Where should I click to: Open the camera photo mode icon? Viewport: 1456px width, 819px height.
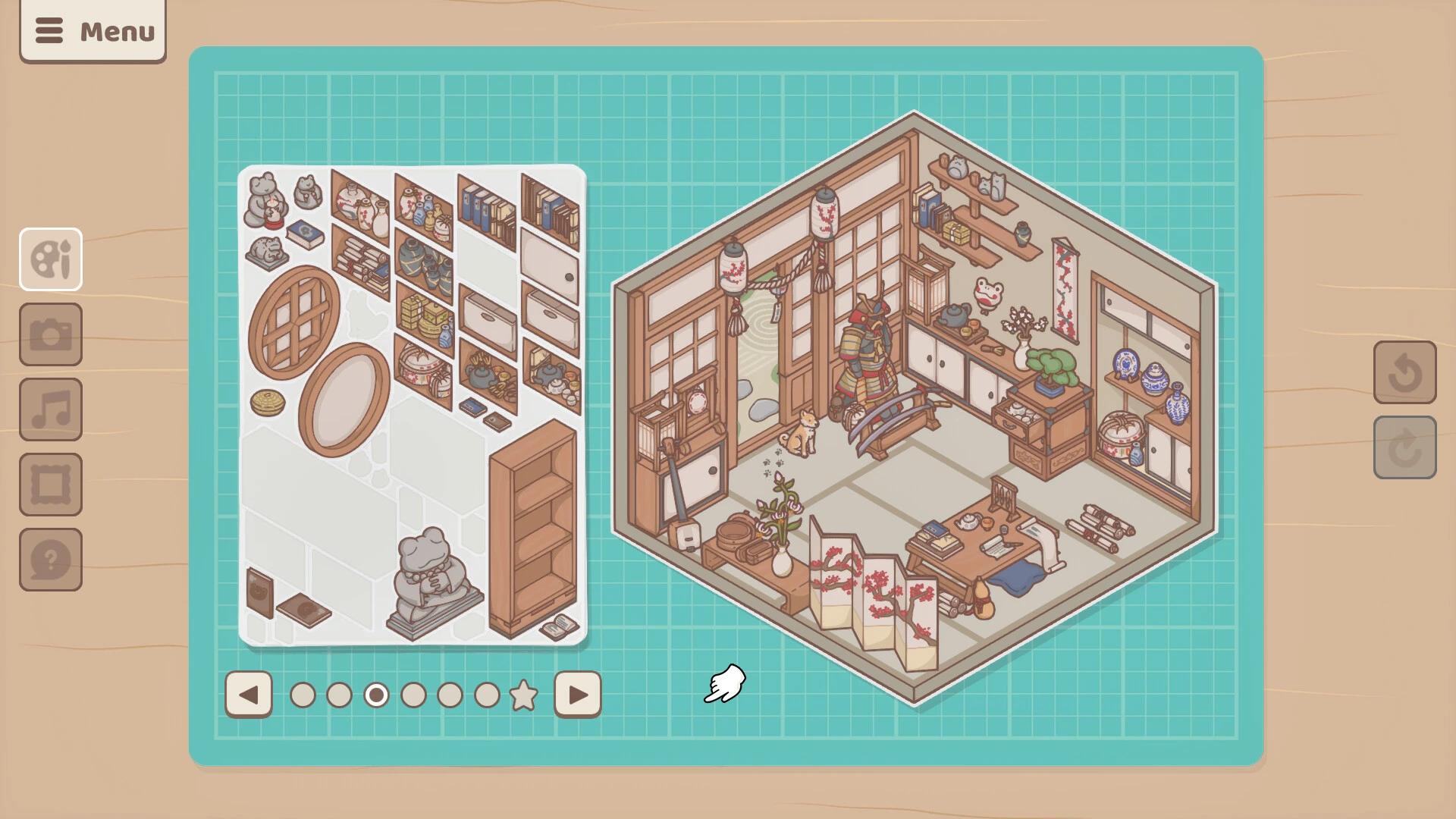coord(50,334)
